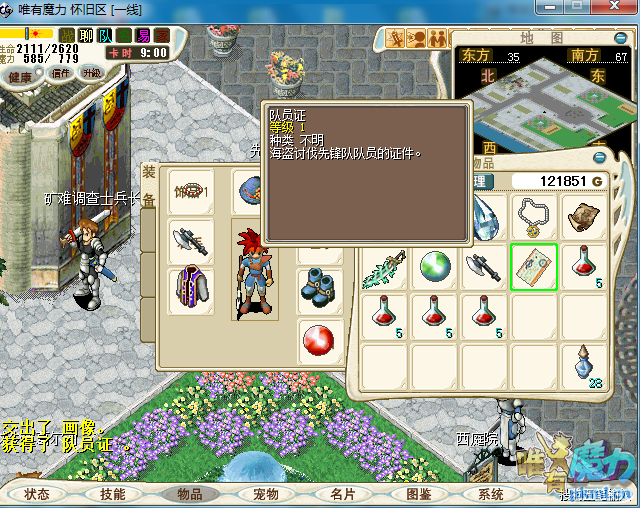The image size is (640, 508).
Task: Pick the green leafy sword item
Action: [x=386, y=267]
